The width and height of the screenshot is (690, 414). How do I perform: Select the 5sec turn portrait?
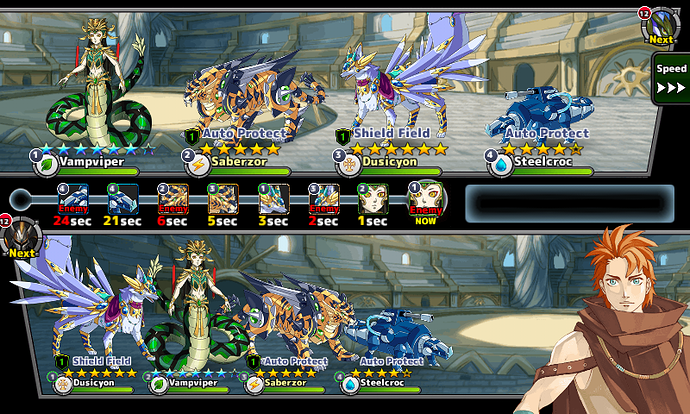(222, 199)
